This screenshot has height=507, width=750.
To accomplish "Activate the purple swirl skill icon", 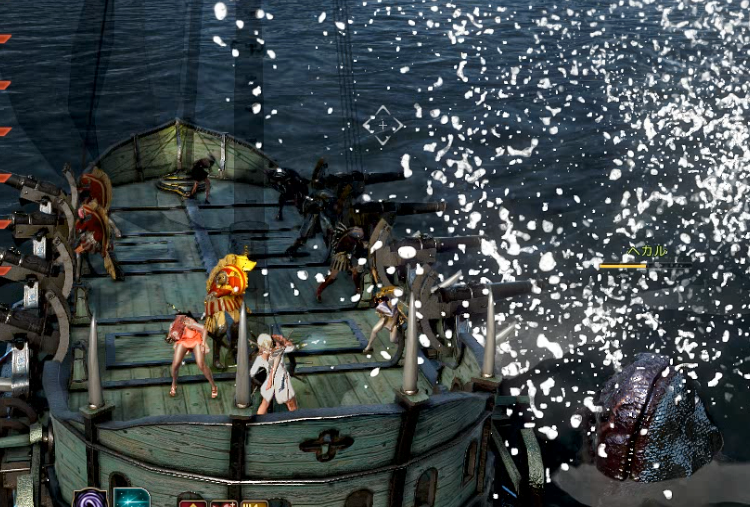I will [x=91, y=499].
